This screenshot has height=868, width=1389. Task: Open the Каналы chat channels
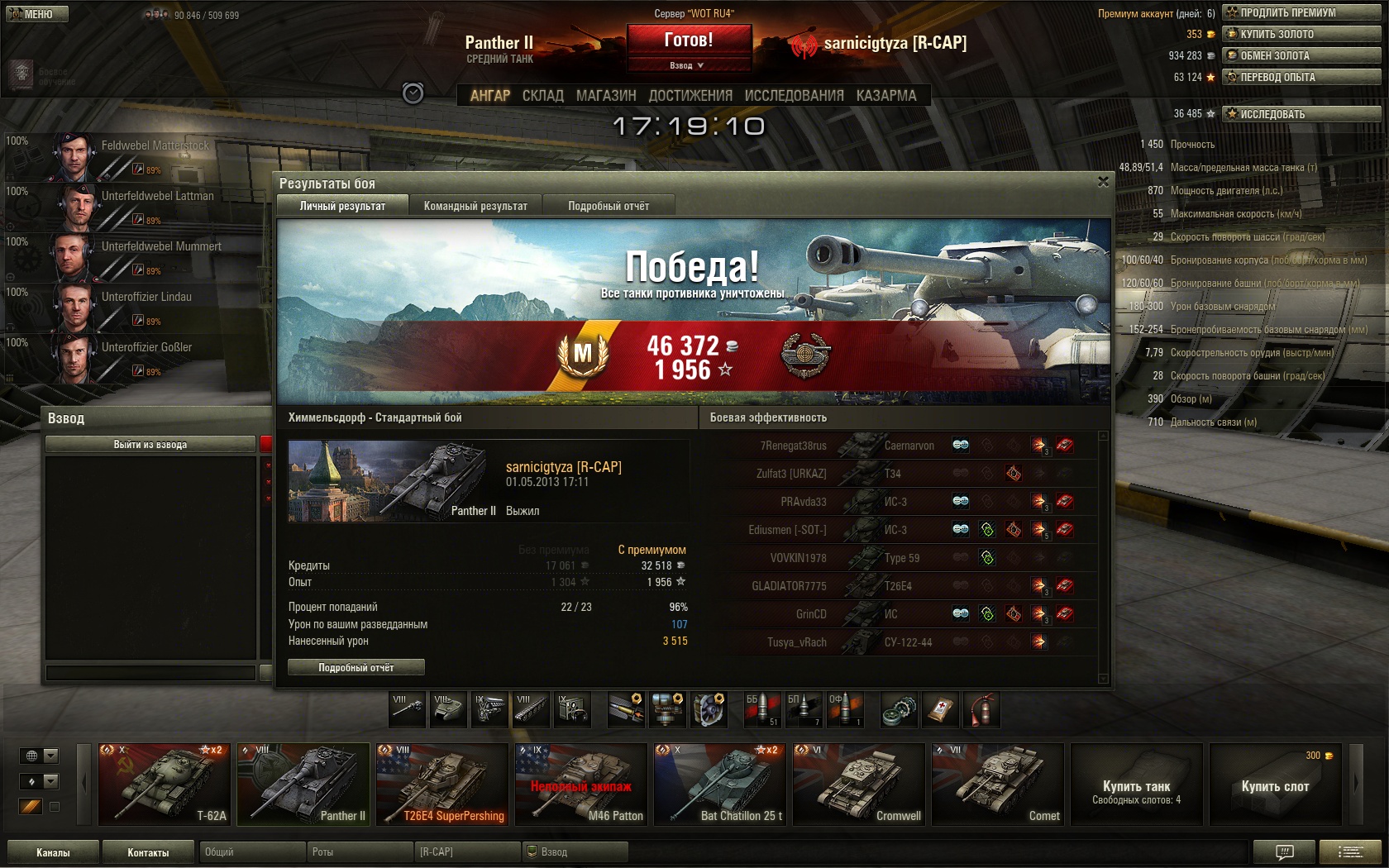[x=53, y=852]
